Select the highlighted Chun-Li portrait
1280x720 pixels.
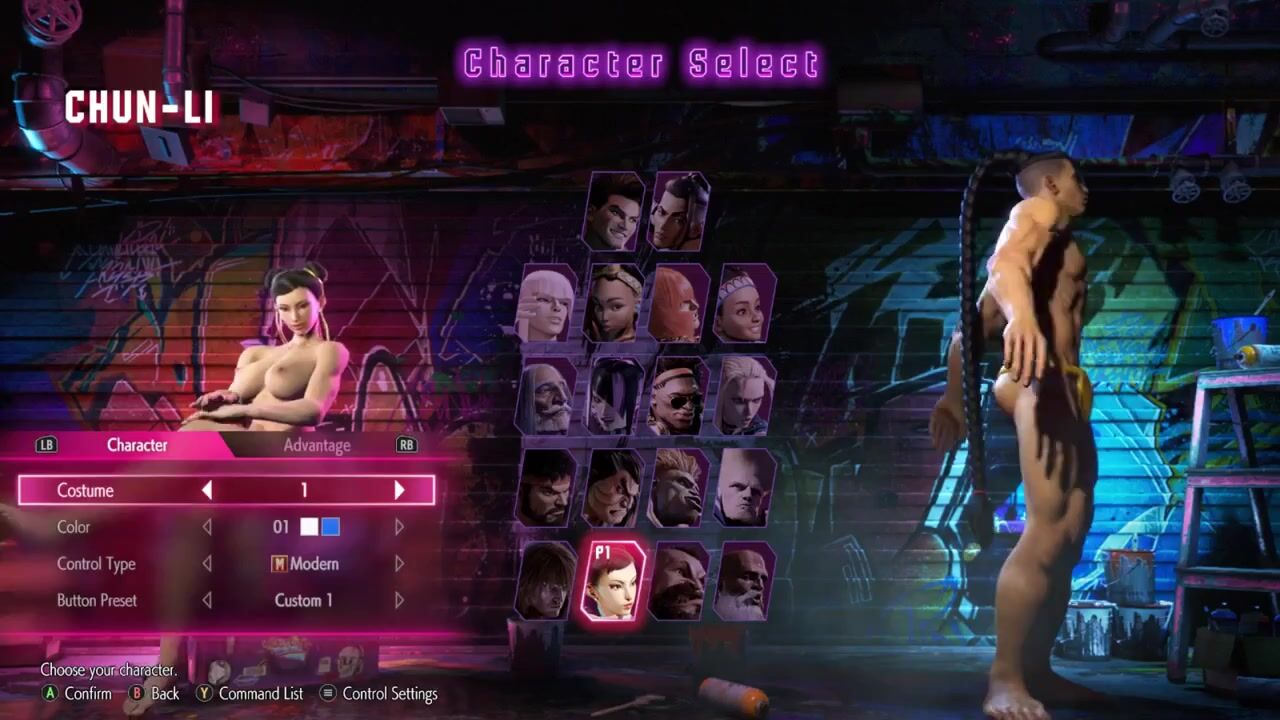pos(614,581)
